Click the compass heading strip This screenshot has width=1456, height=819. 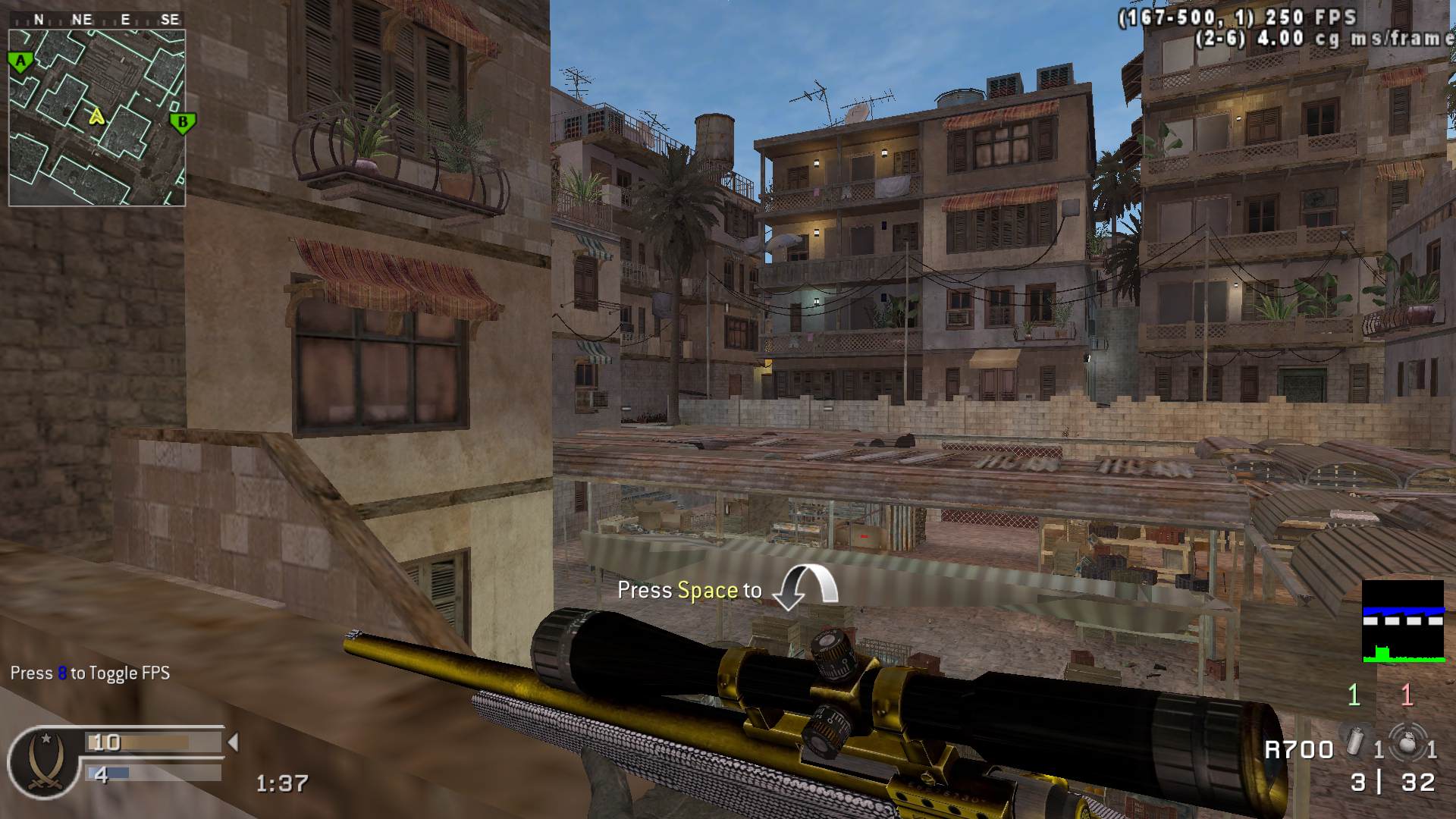(x=97, y=20)
